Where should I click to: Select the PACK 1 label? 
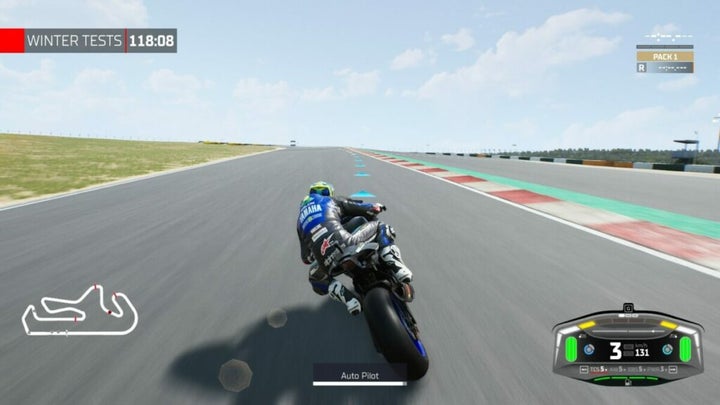[x=665, y=57]
